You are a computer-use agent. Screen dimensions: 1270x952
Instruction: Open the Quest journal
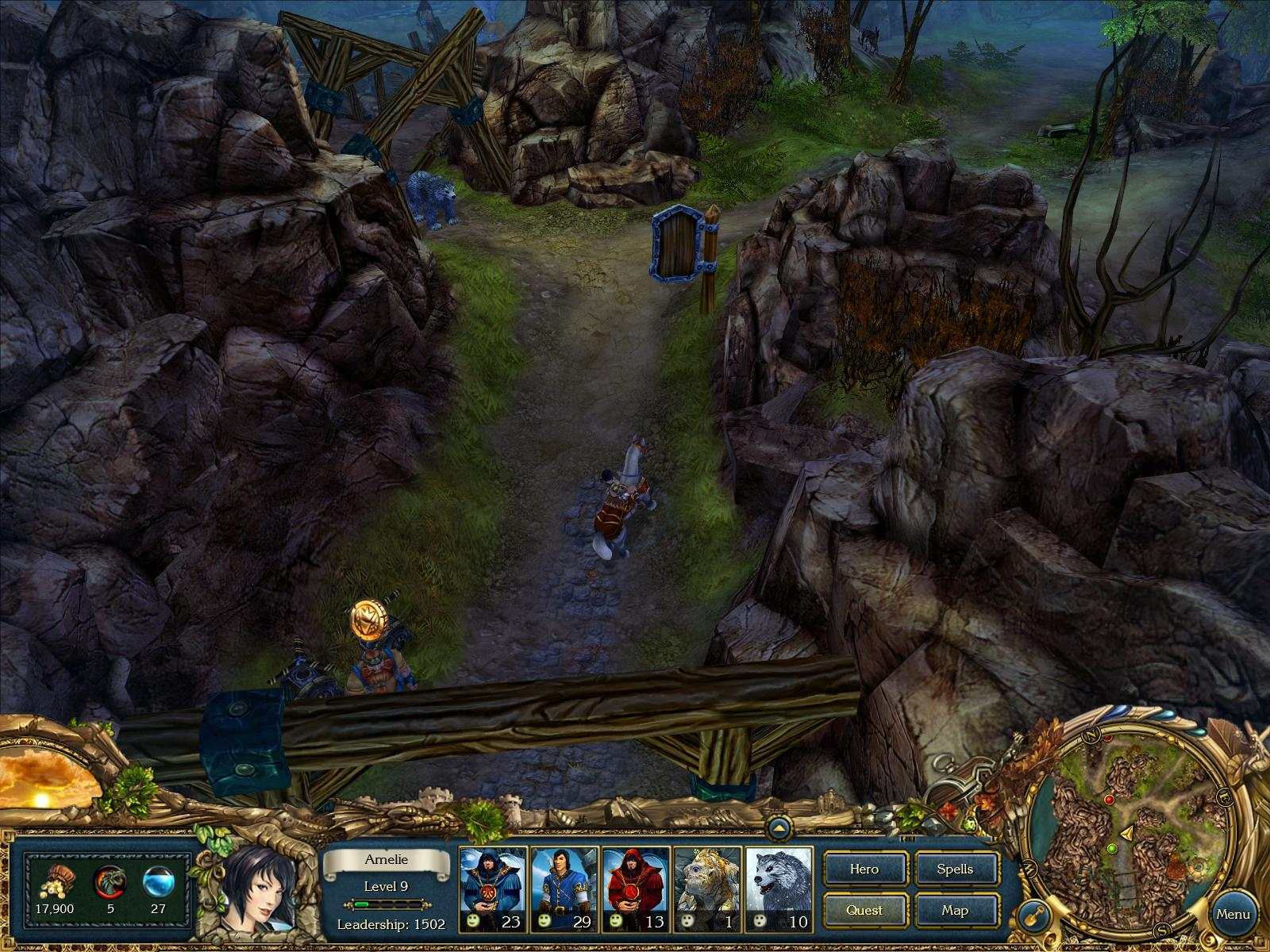point(865,911)
